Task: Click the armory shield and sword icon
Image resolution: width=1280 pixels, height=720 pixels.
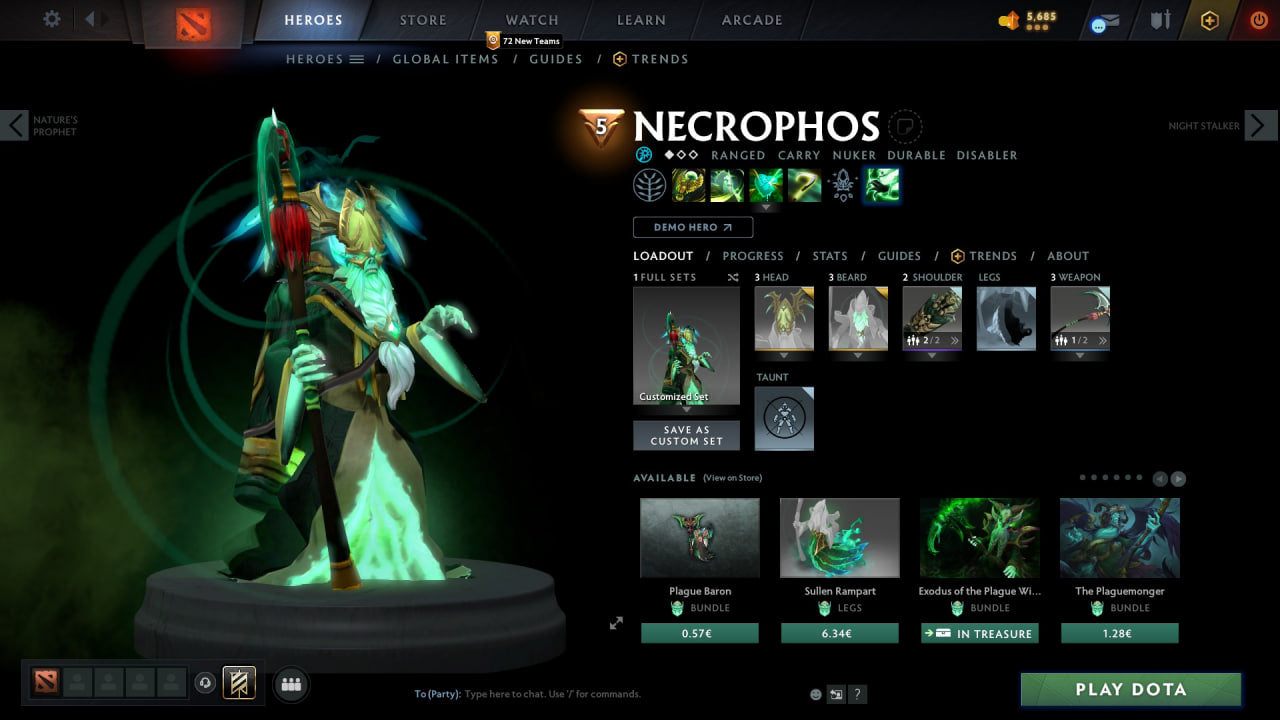Action: click(1159, 20)
